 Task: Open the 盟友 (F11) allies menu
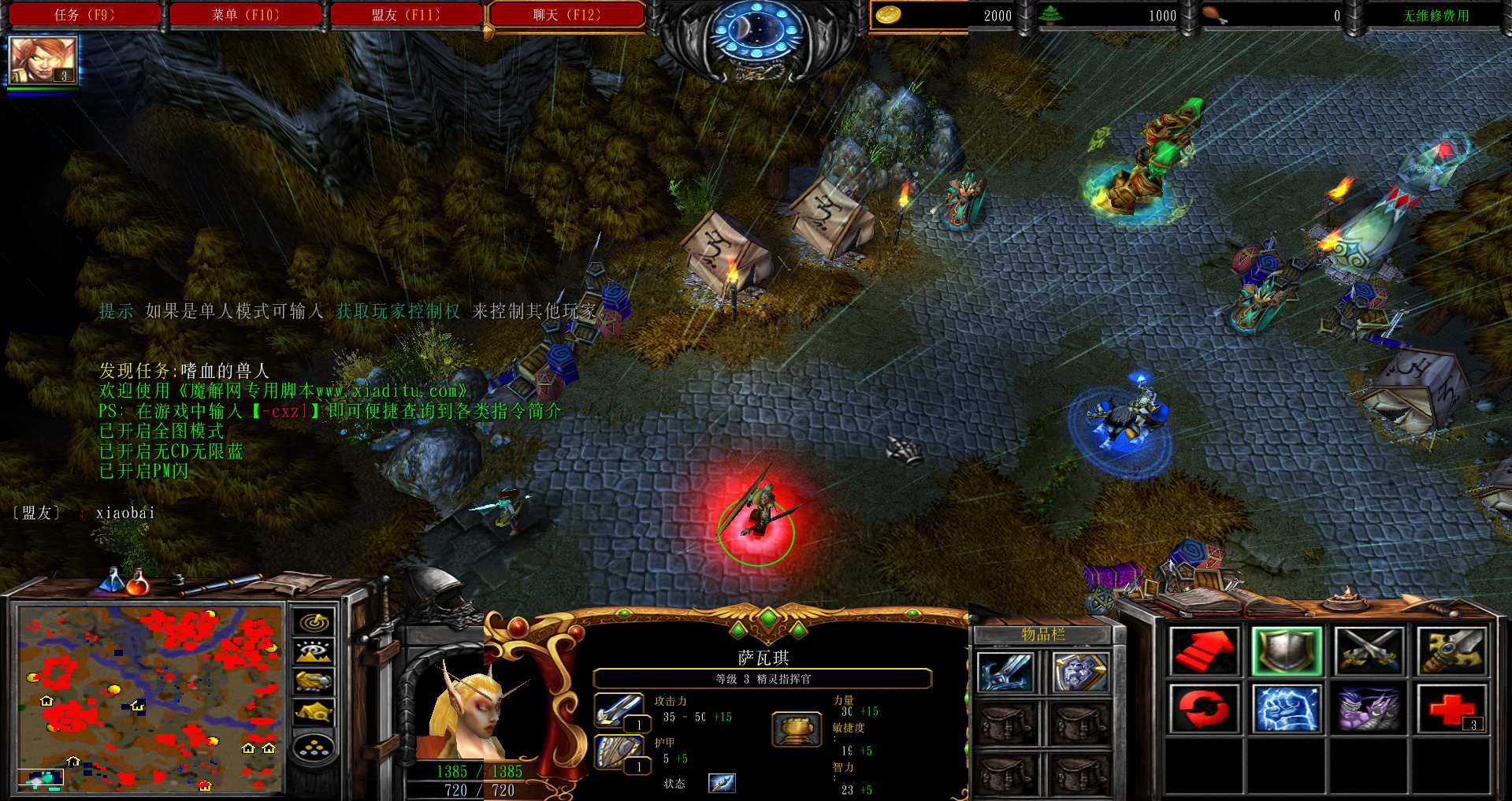(406, 15)
